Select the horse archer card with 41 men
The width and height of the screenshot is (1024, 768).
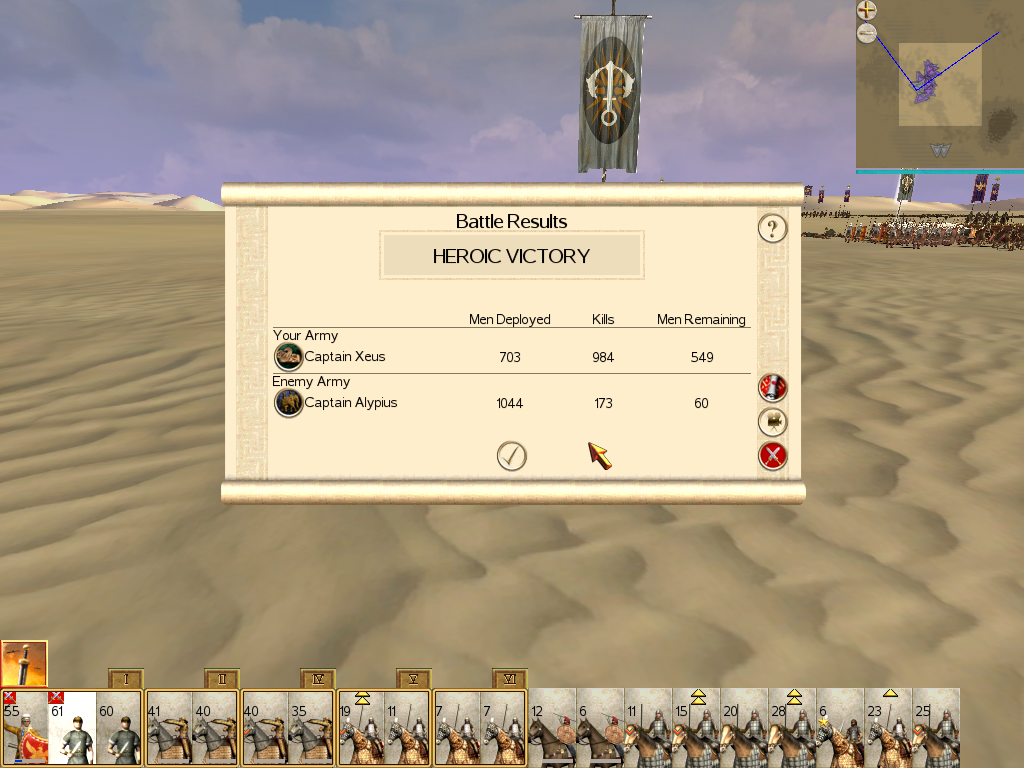(x=168, y=728)
